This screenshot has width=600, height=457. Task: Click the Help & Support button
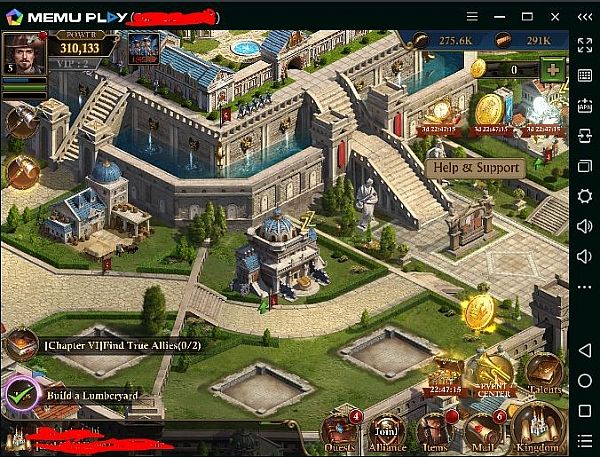(475, 167)
